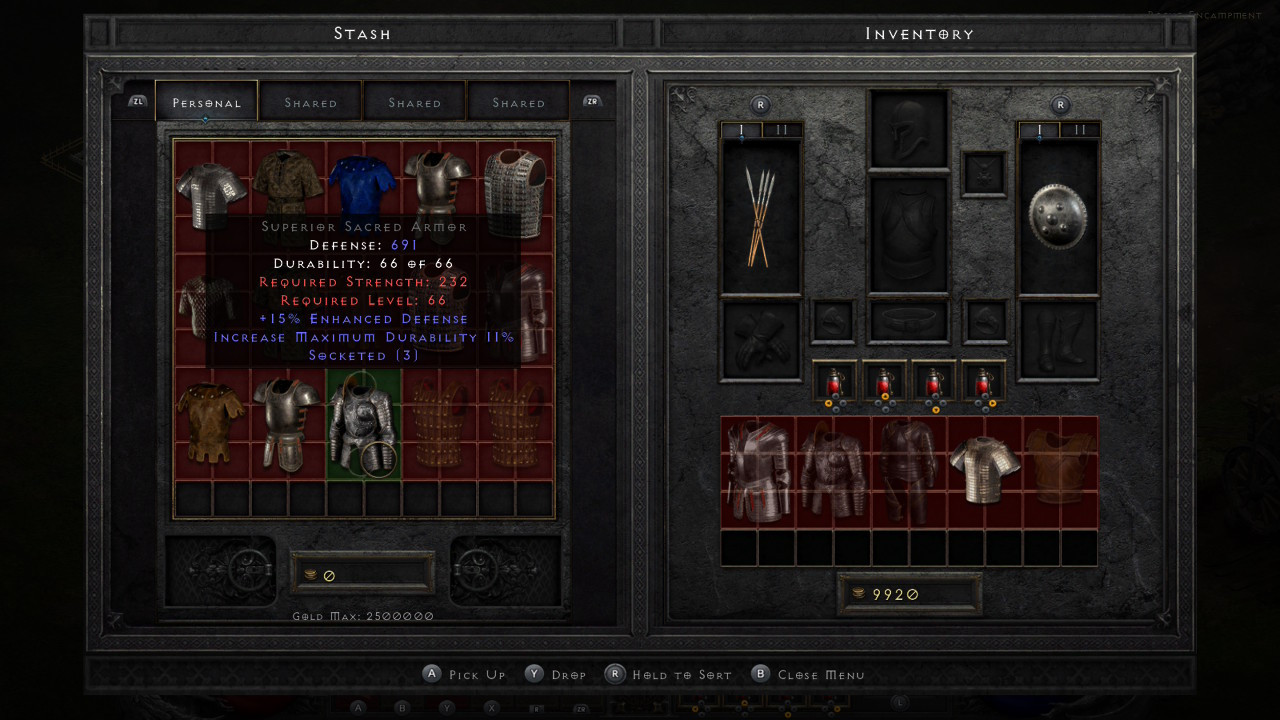Click the empty belt equipment slot
Screen dimensions: 1280x720
pyautogui.click(x=909, y=322)
